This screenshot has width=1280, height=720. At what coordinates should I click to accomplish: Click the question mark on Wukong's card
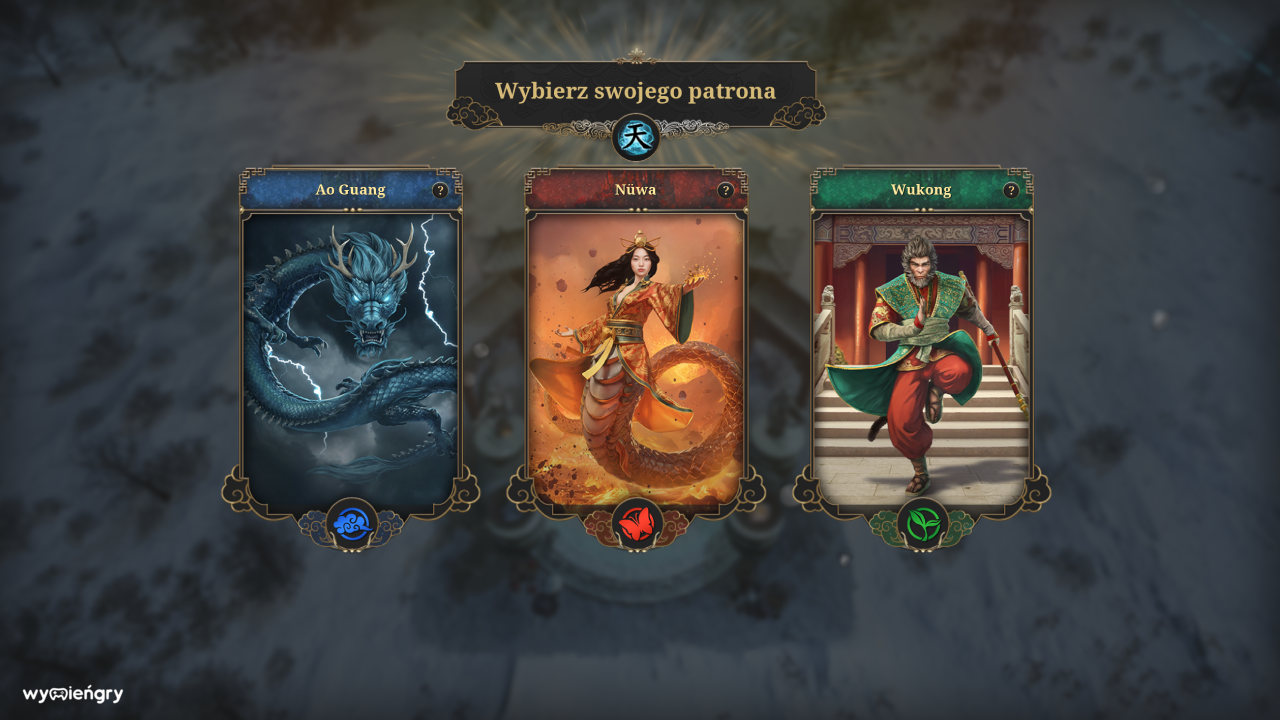click(x=1012, y=189)
